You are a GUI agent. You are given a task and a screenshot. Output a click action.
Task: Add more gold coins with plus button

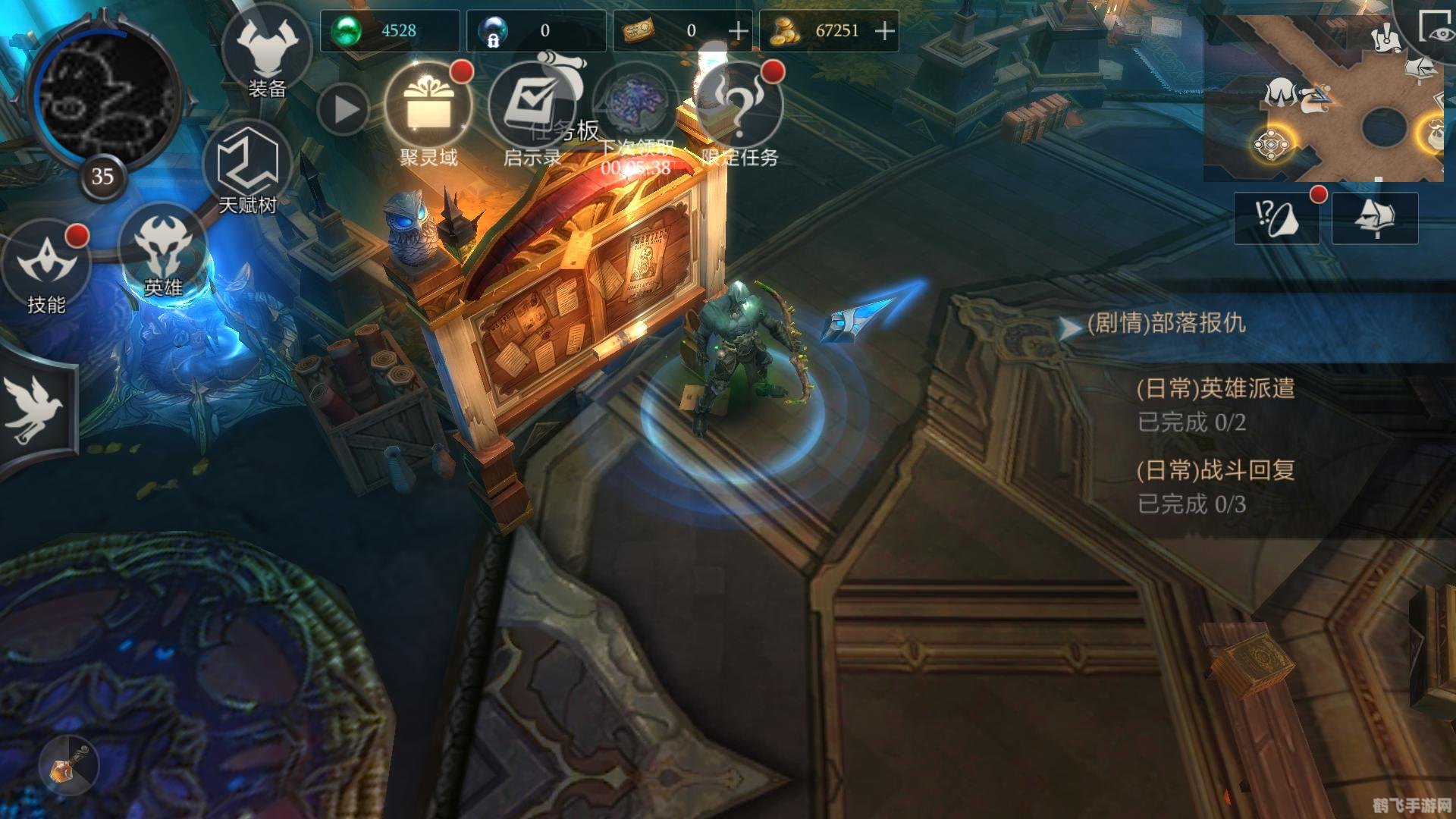(885, 31)
